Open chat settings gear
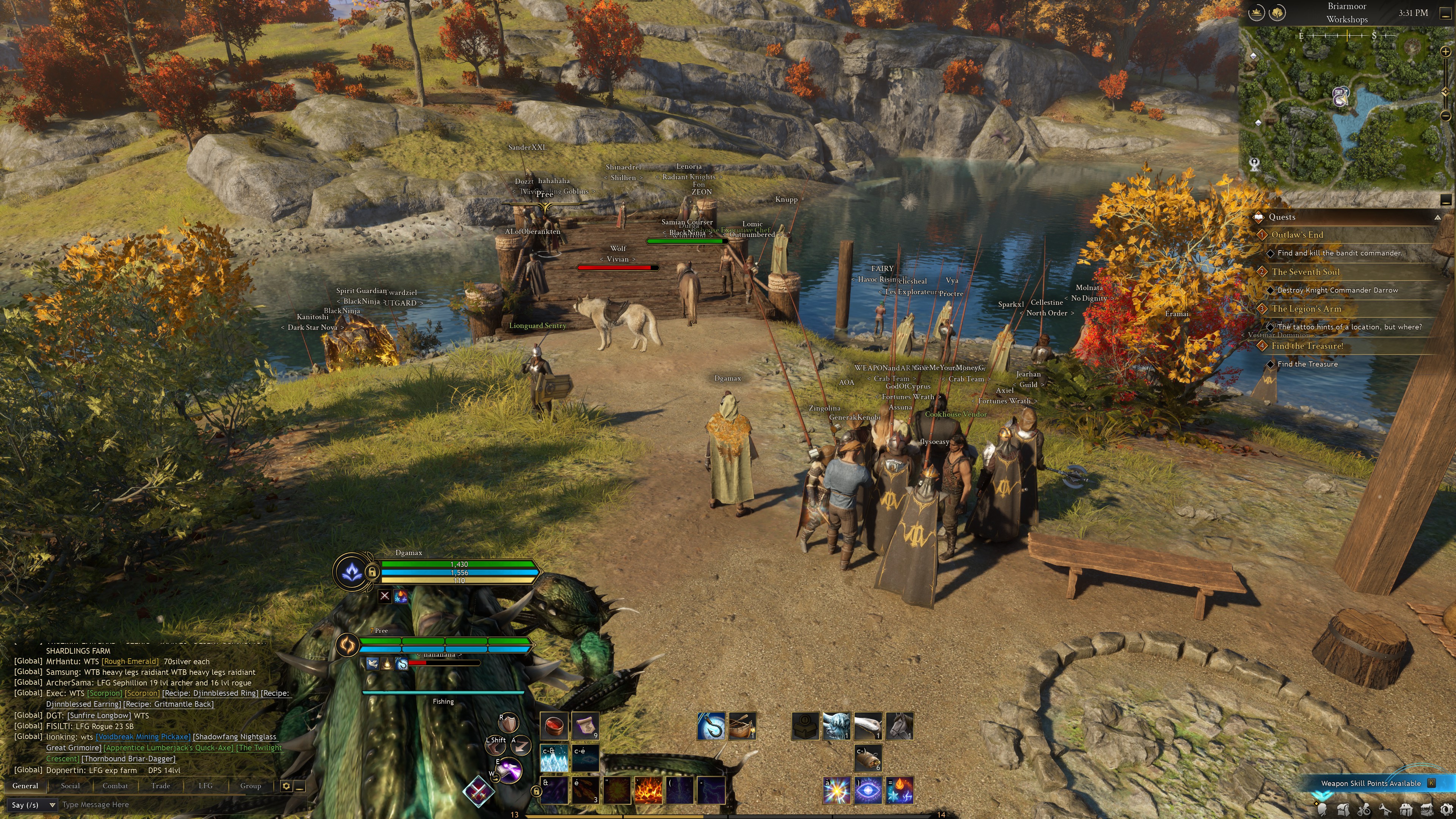This screenshot has height=819, width=1456. click(286, 786)
